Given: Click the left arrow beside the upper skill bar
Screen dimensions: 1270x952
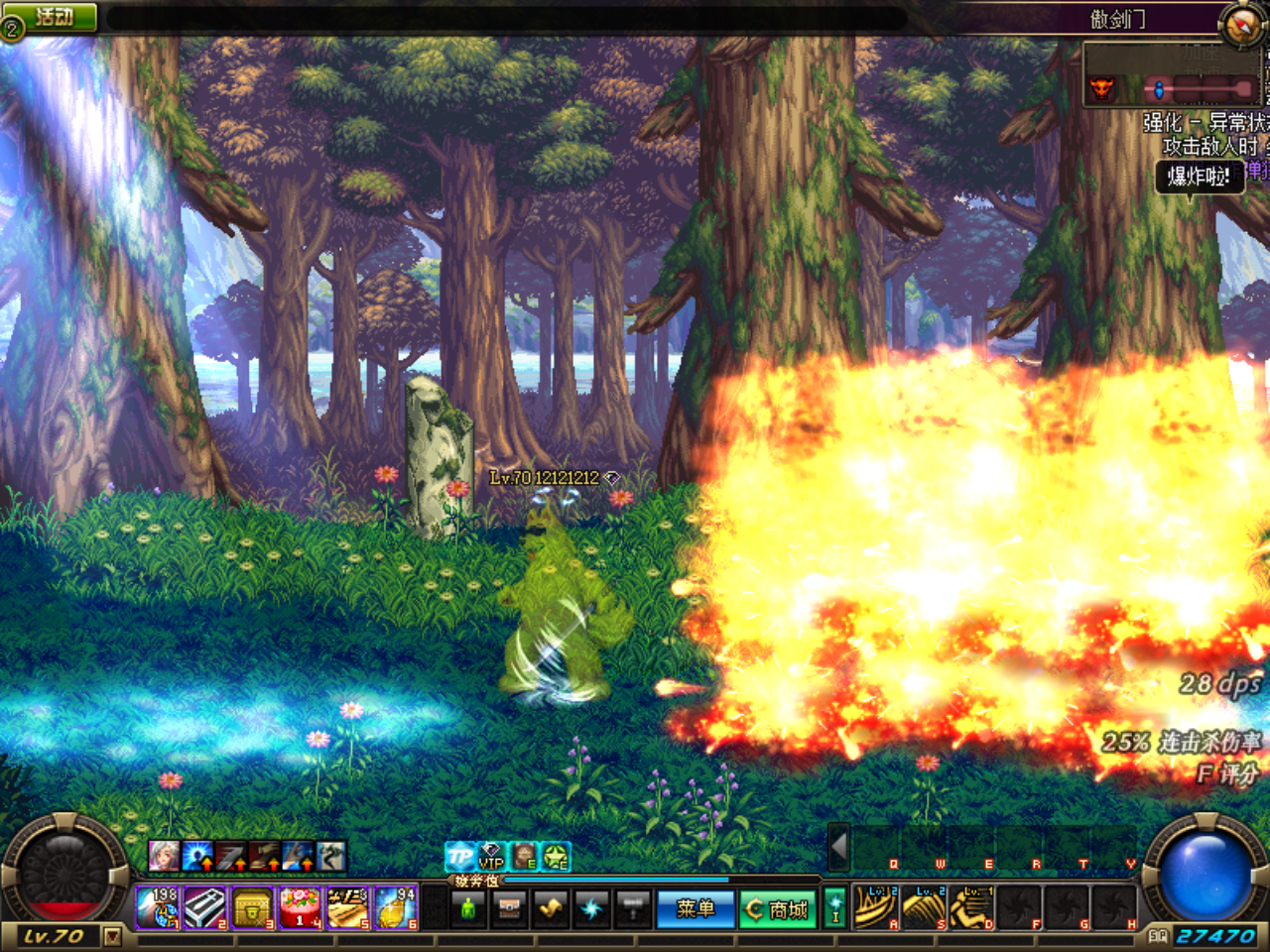Looking at the screenshot, I should (x=839, y=848).
